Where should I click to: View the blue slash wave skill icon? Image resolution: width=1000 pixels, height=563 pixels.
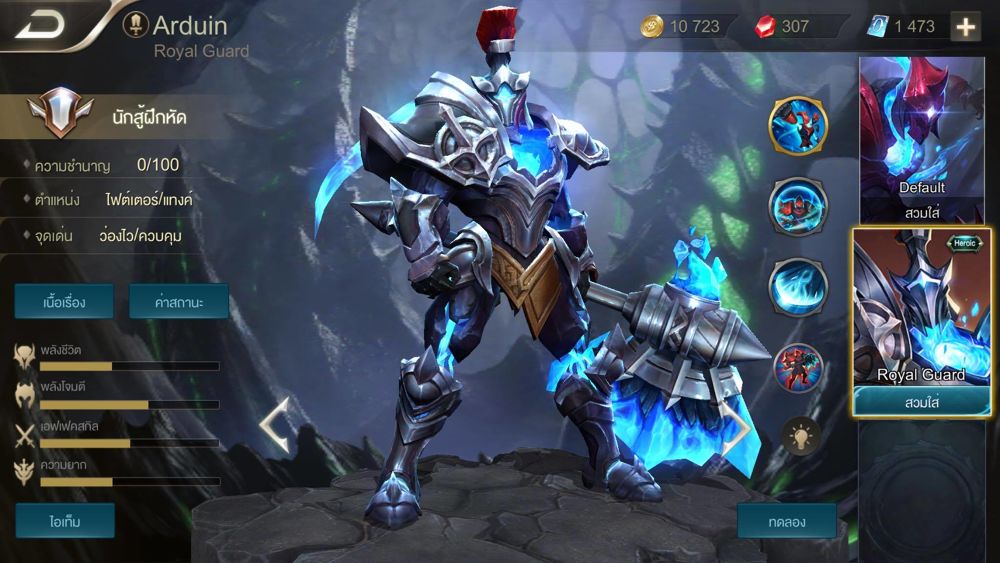tap(797, 287)
